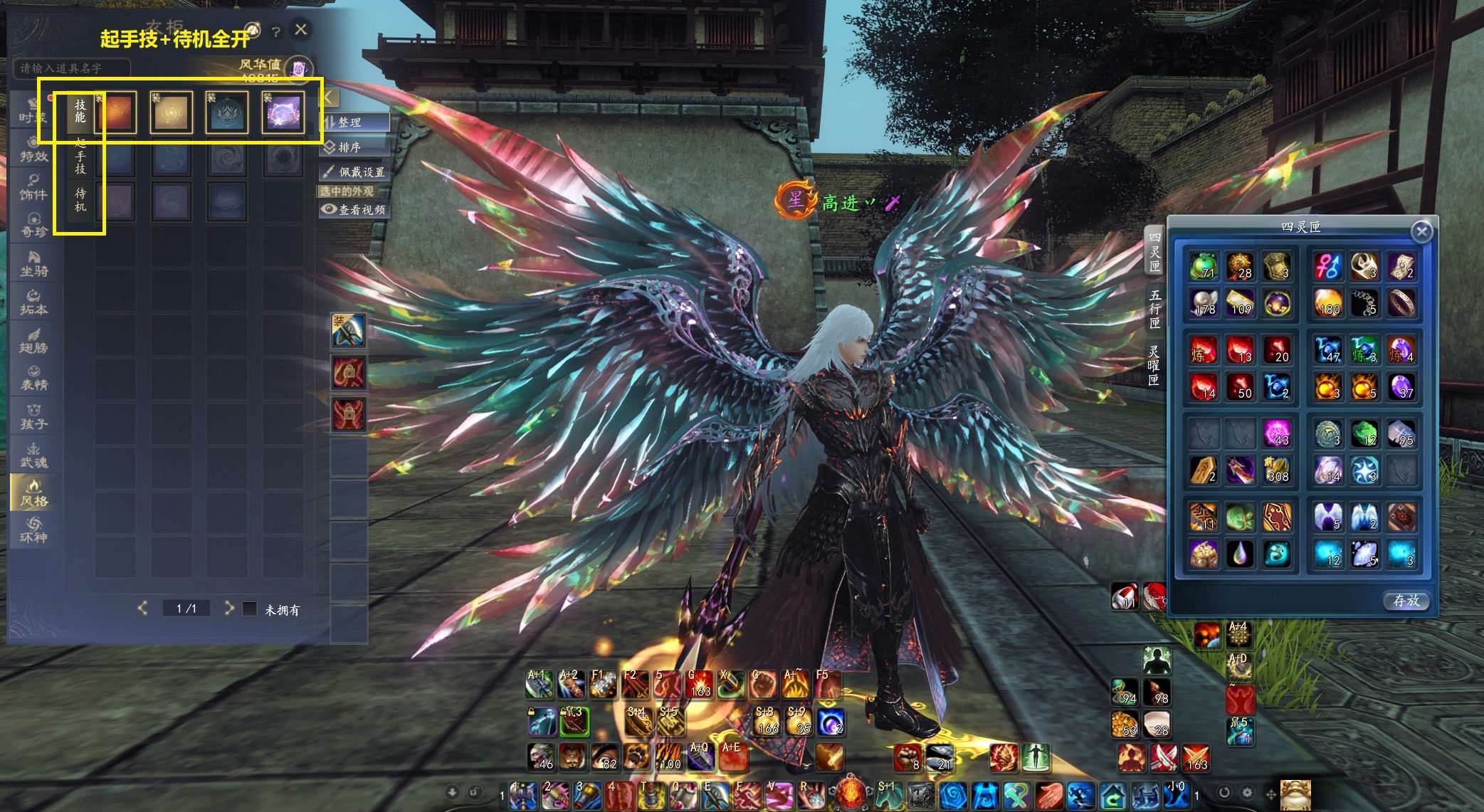1484x812 pixels.
Task: Focus the item name search field
Action: coord(71,68)
